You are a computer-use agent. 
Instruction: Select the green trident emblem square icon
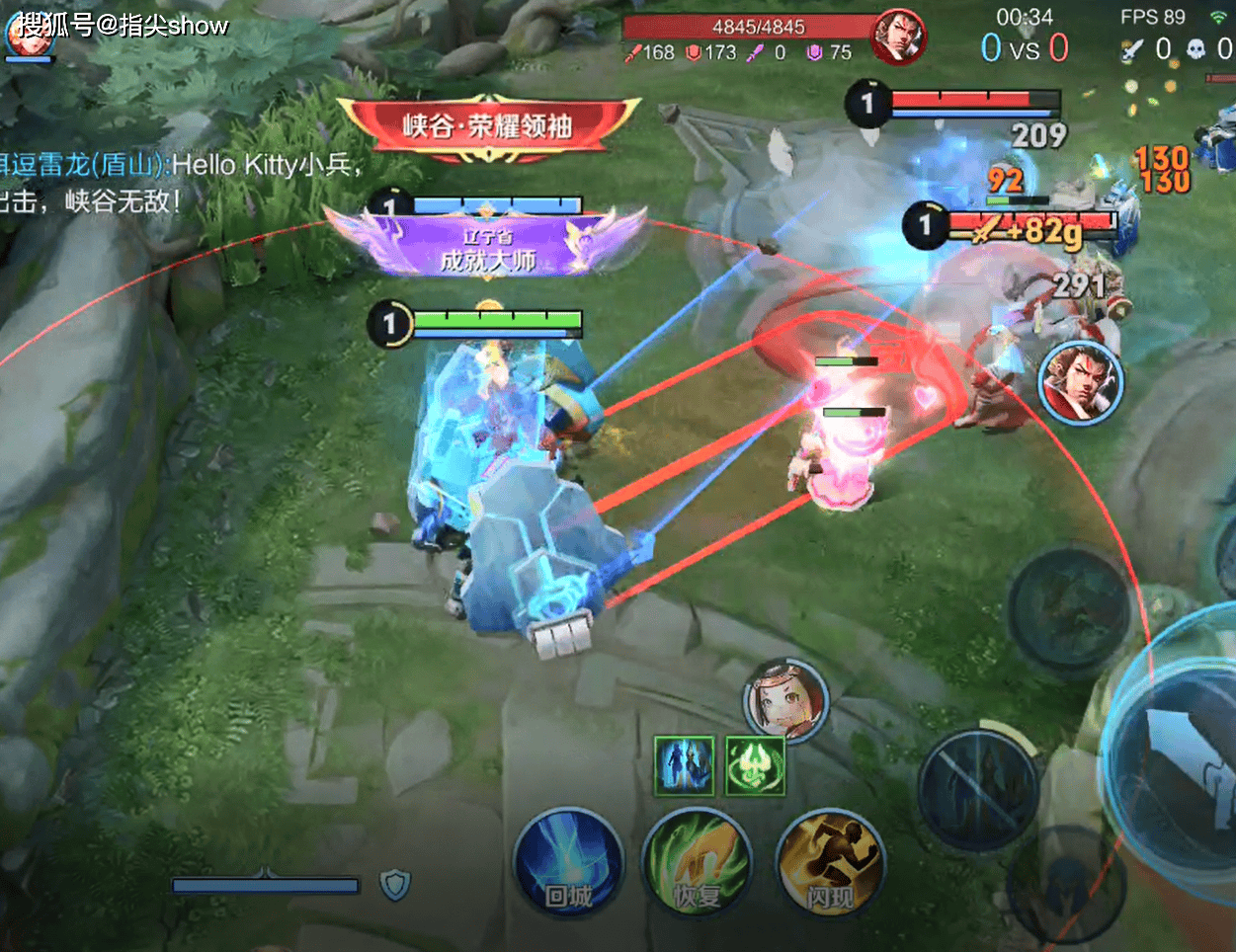[x=755, y=765]
